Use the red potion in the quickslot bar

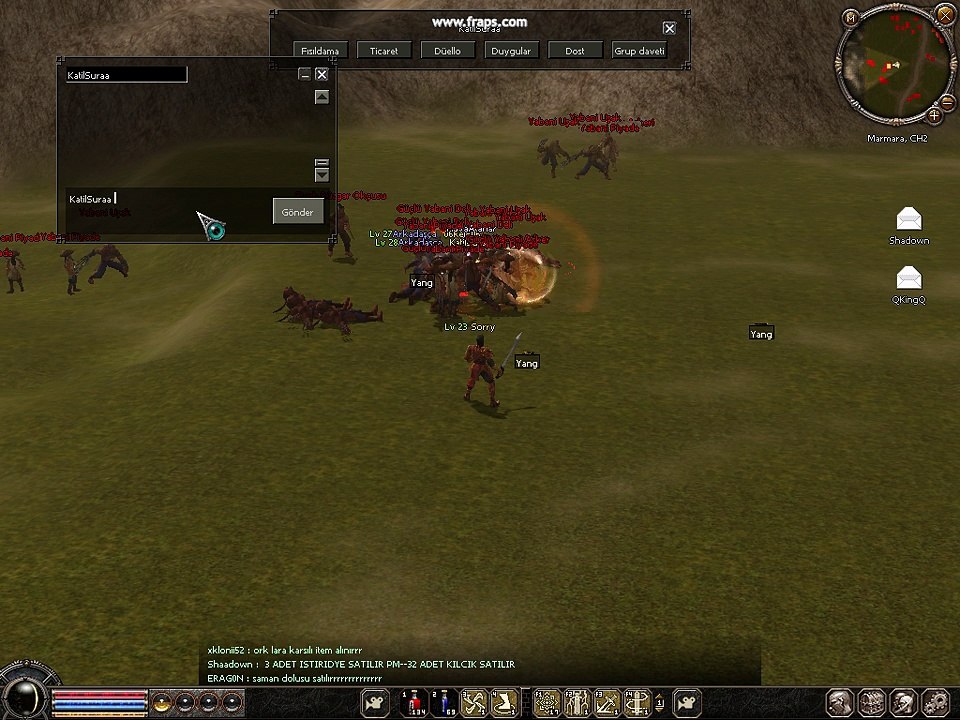(x=412, y=703)
